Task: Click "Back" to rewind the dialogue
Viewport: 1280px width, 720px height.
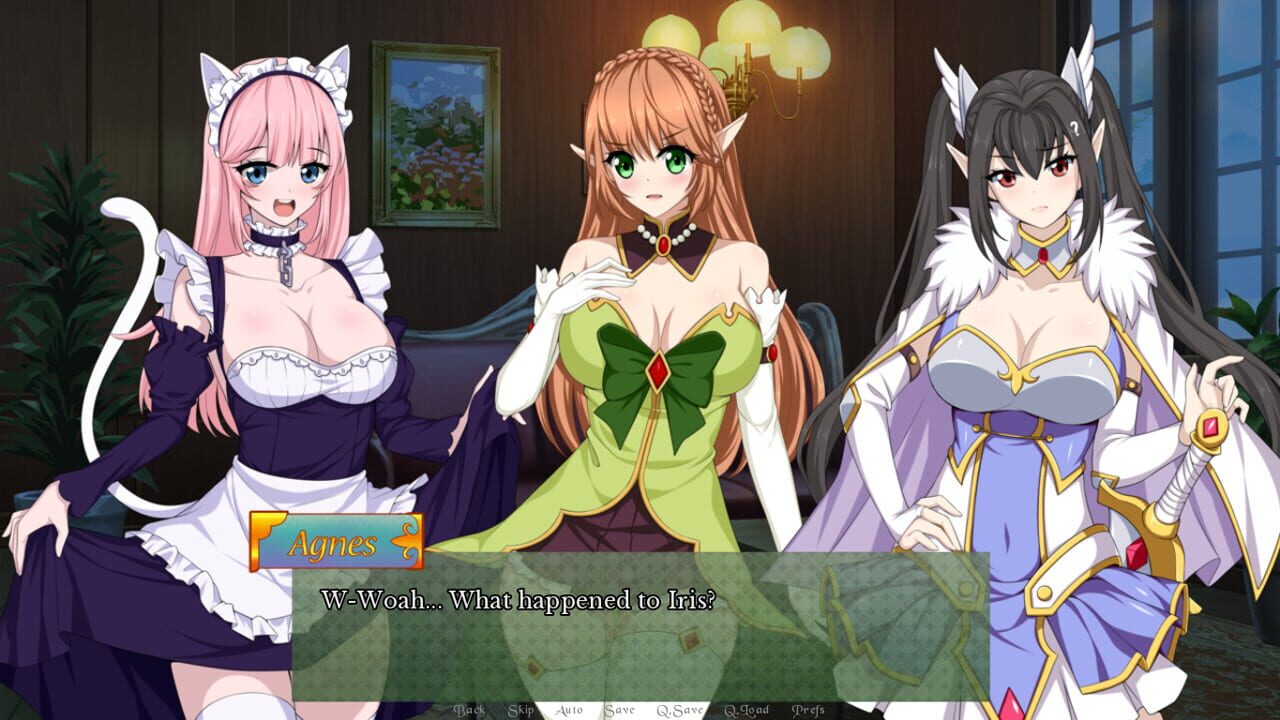Action: coord(470,710)
